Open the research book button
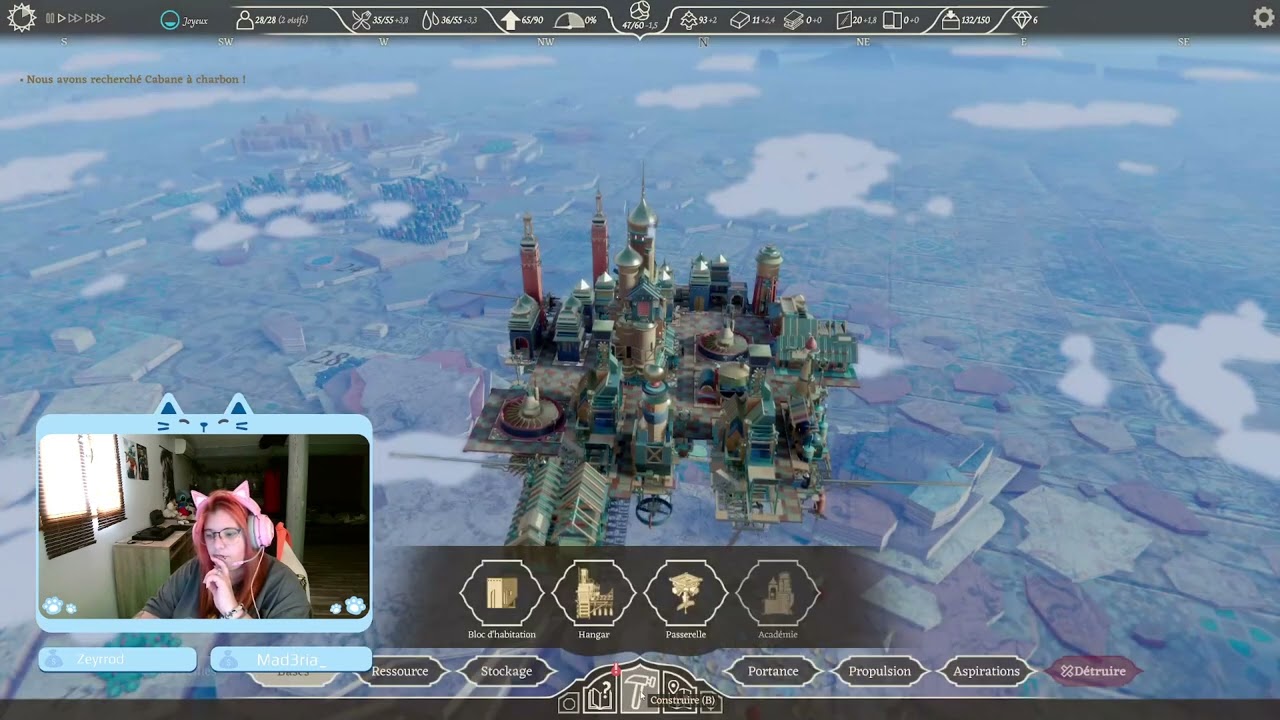This screenshot has height=720, width=1280. pyautogui.click(x=600, y=695)
